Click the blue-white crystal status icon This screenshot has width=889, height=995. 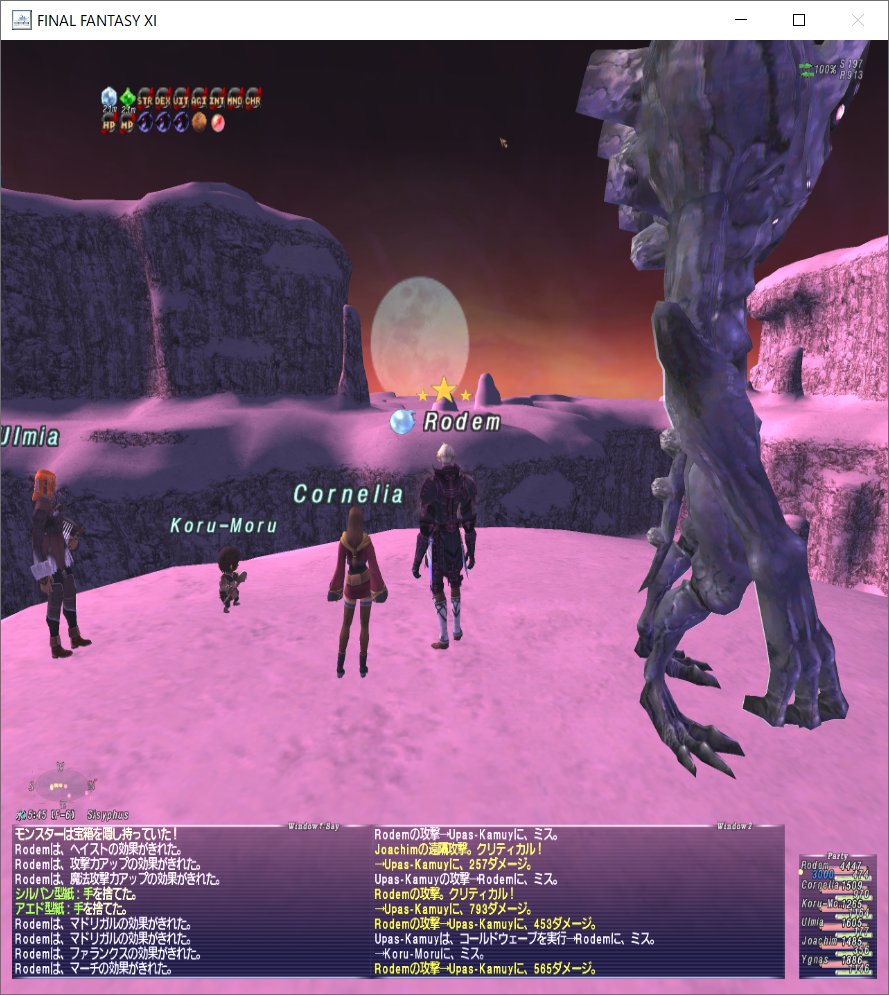click(x=109, y=97)
